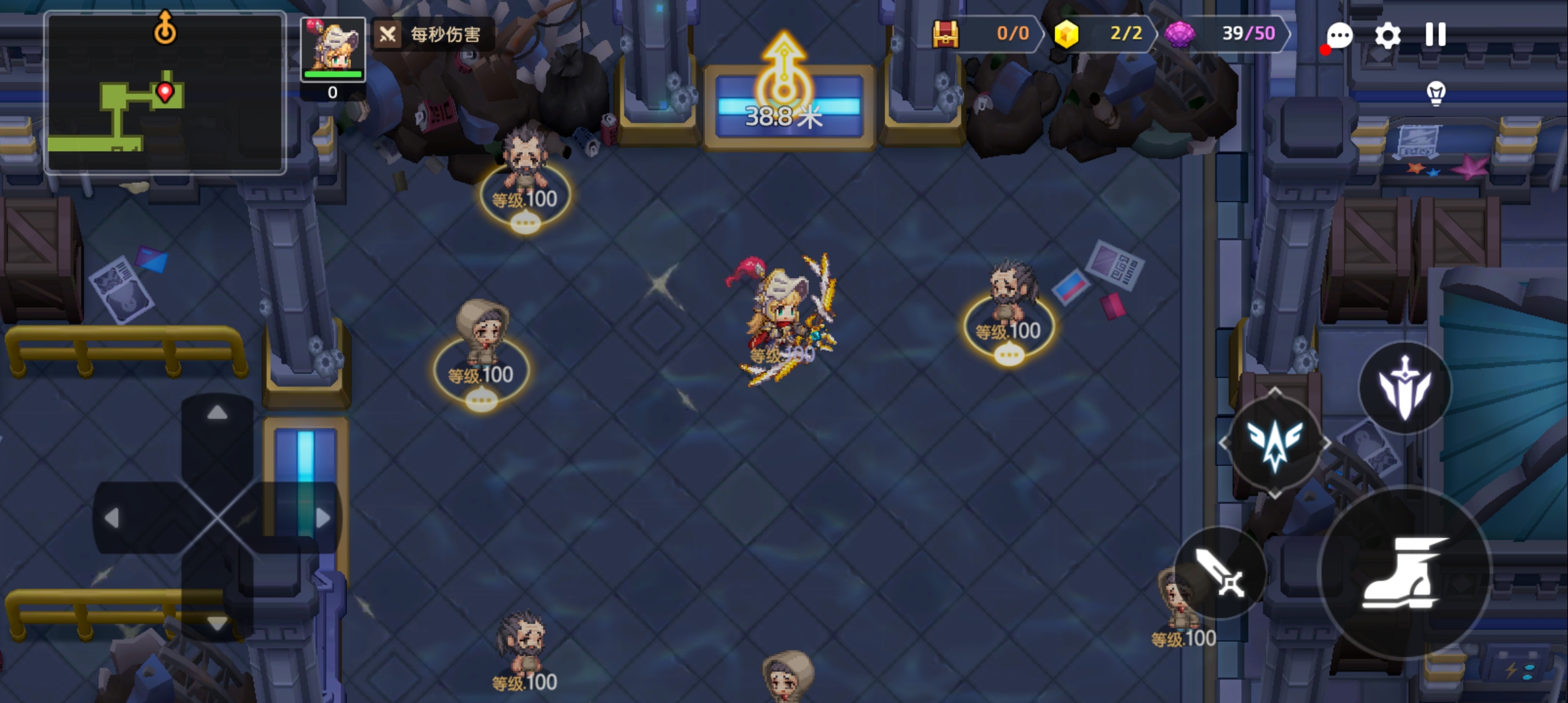Move down with the D-pad arrow
The height and width of the screenshot is (703, 1568).
[217, 623]
